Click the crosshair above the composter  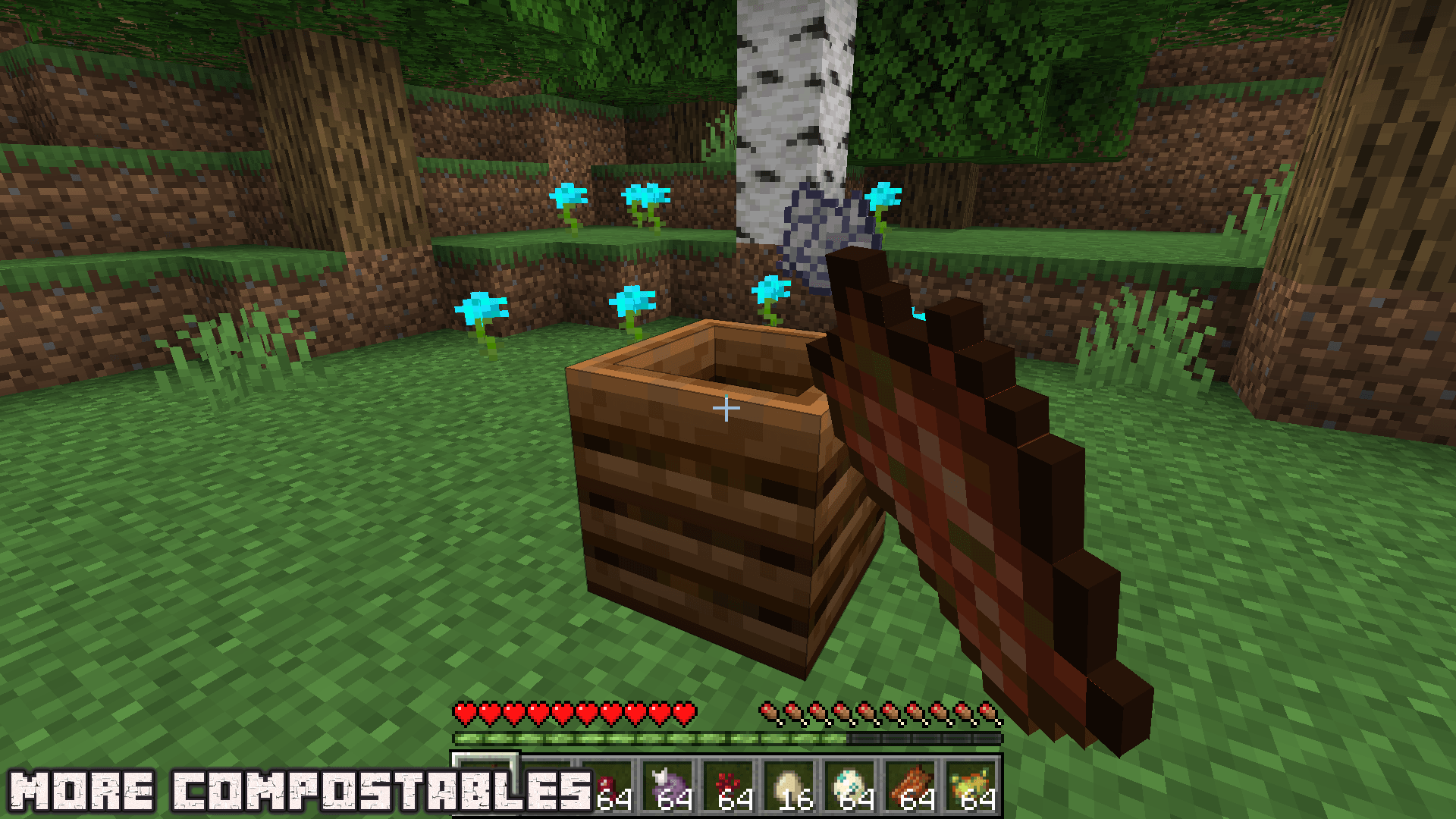726,407
